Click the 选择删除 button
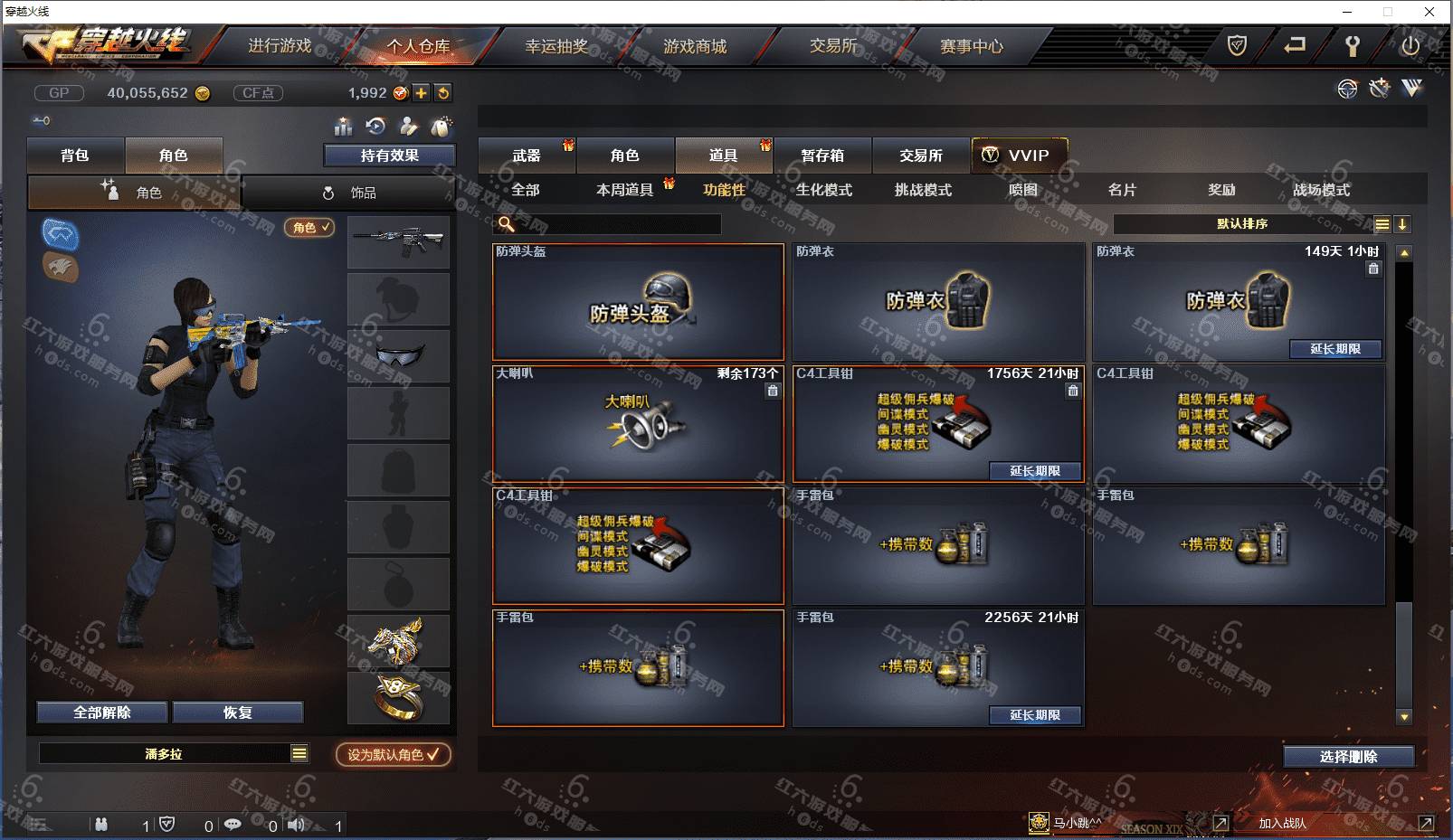The height and width of the screenshot is (840, 1453). click(1348, 757)
